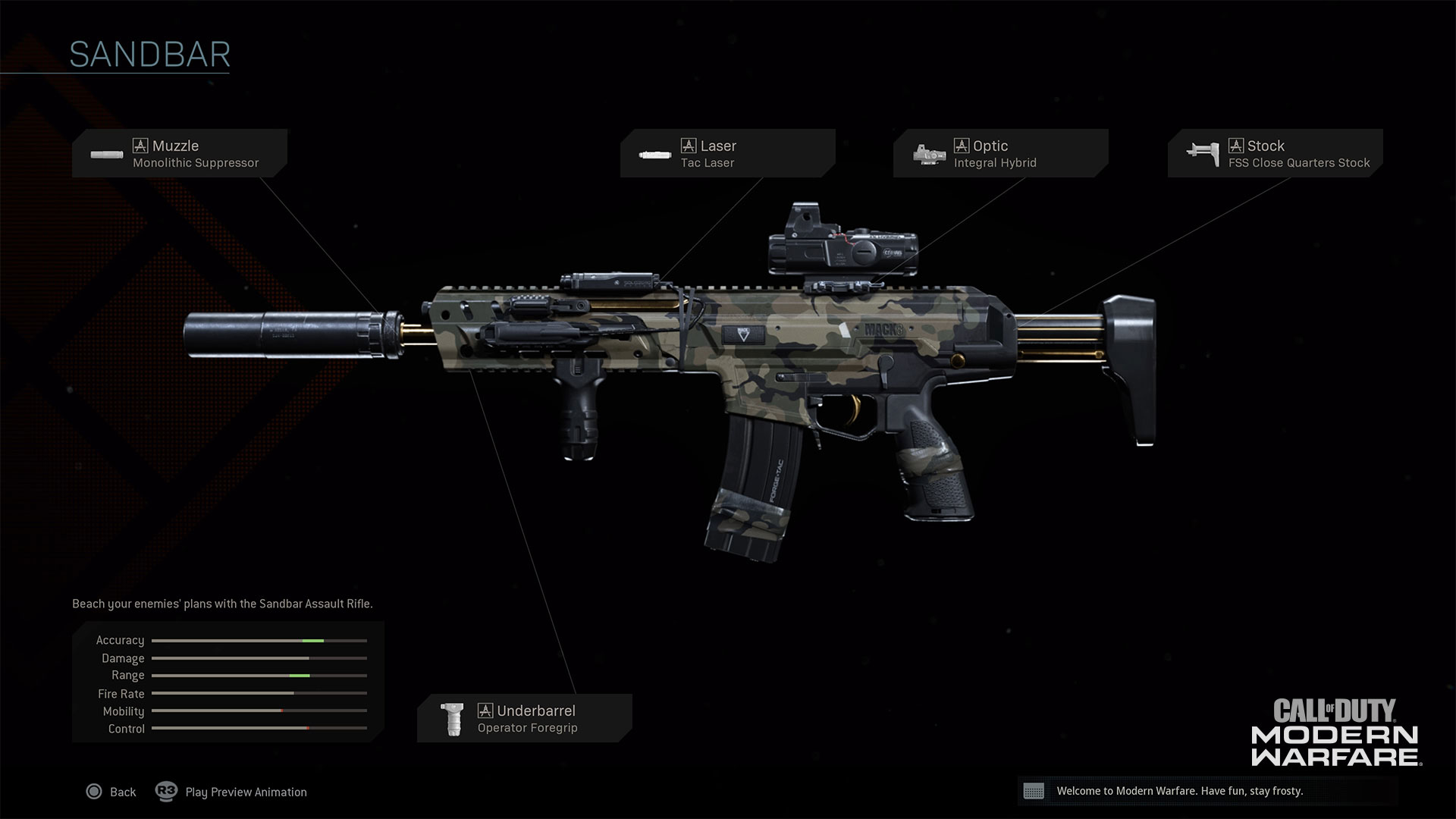This screenshot has height=819, width=1456.
Task: Select the Muzzle Monolithic Suppressor attachment
Action: tap(180, 153)
